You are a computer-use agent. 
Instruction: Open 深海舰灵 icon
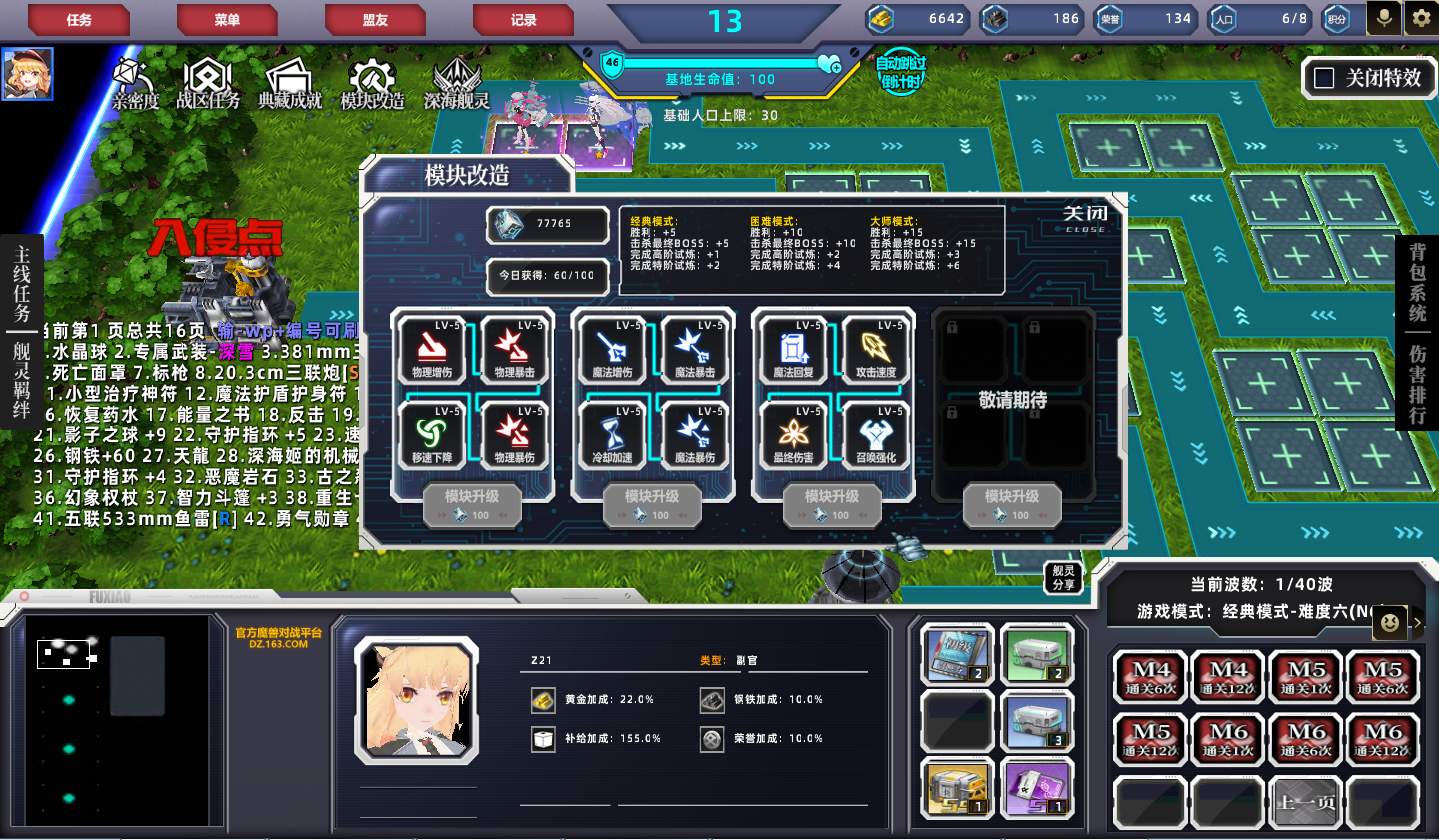(x=456, y=83)
